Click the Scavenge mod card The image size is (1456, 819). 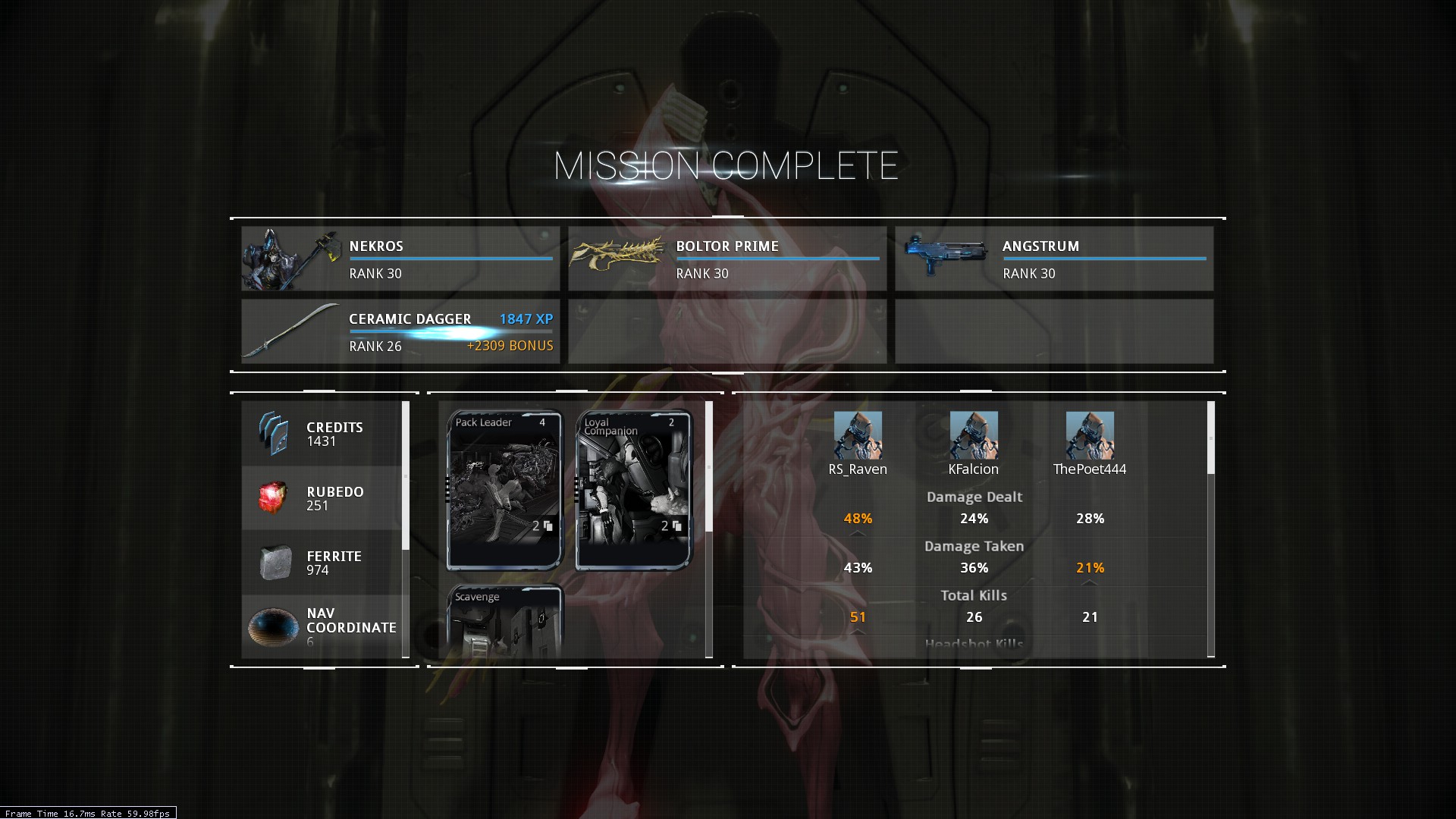(x=505, y=622)
